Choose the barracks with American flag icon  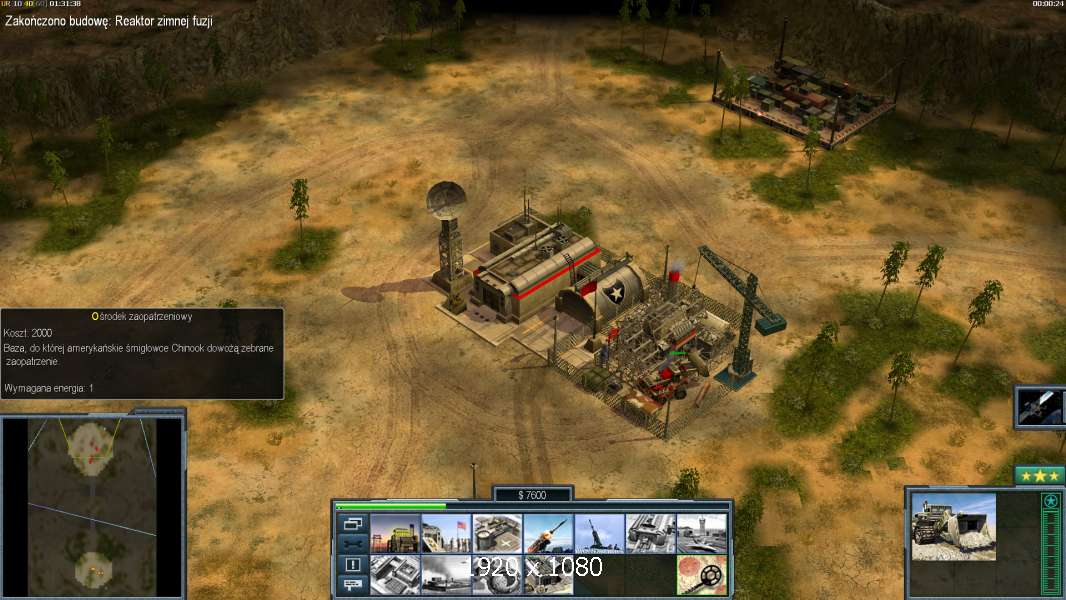point(445,534)
